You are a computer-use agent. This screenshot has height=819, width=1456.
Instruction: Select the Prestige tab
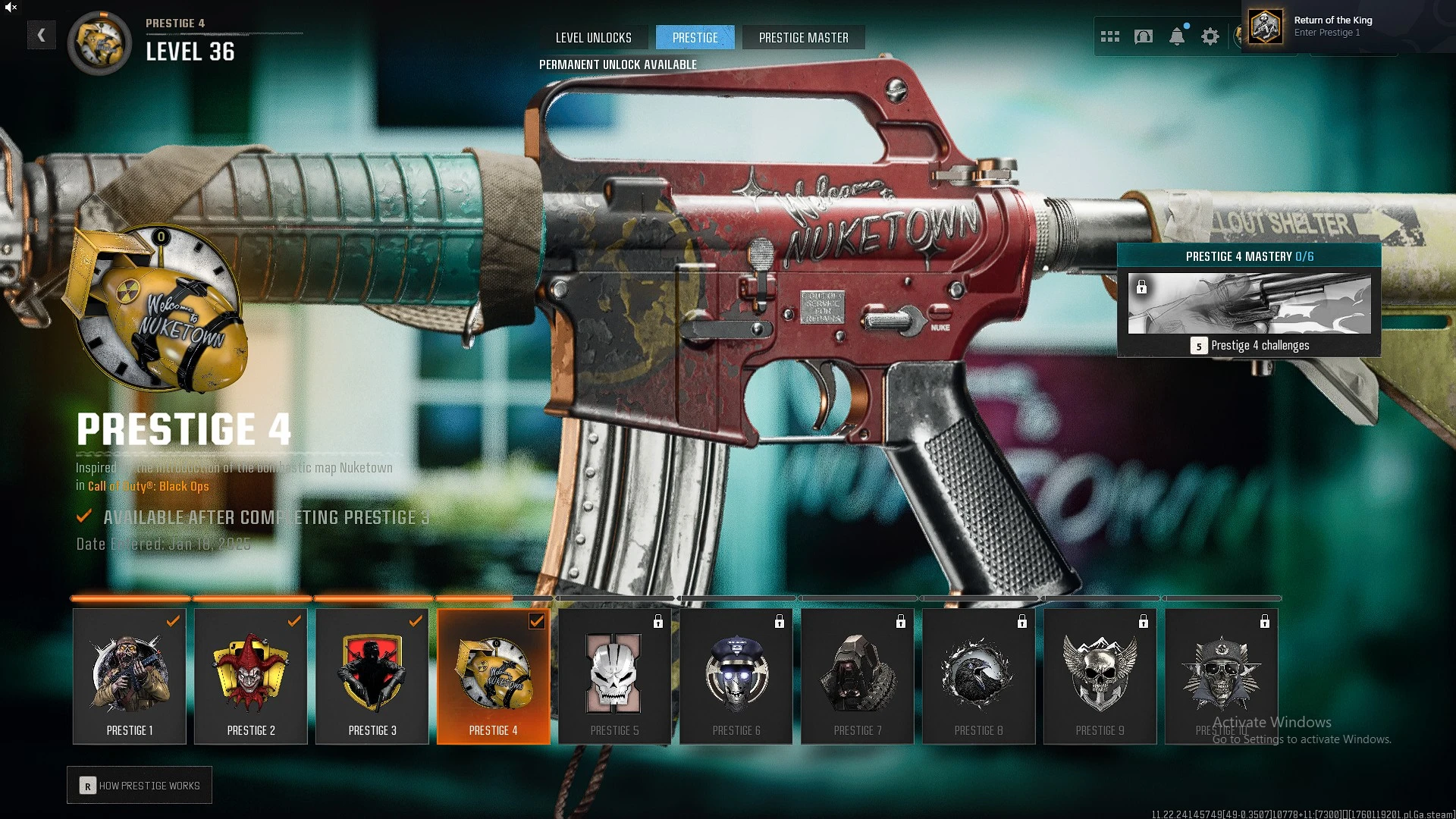point(695,37)
